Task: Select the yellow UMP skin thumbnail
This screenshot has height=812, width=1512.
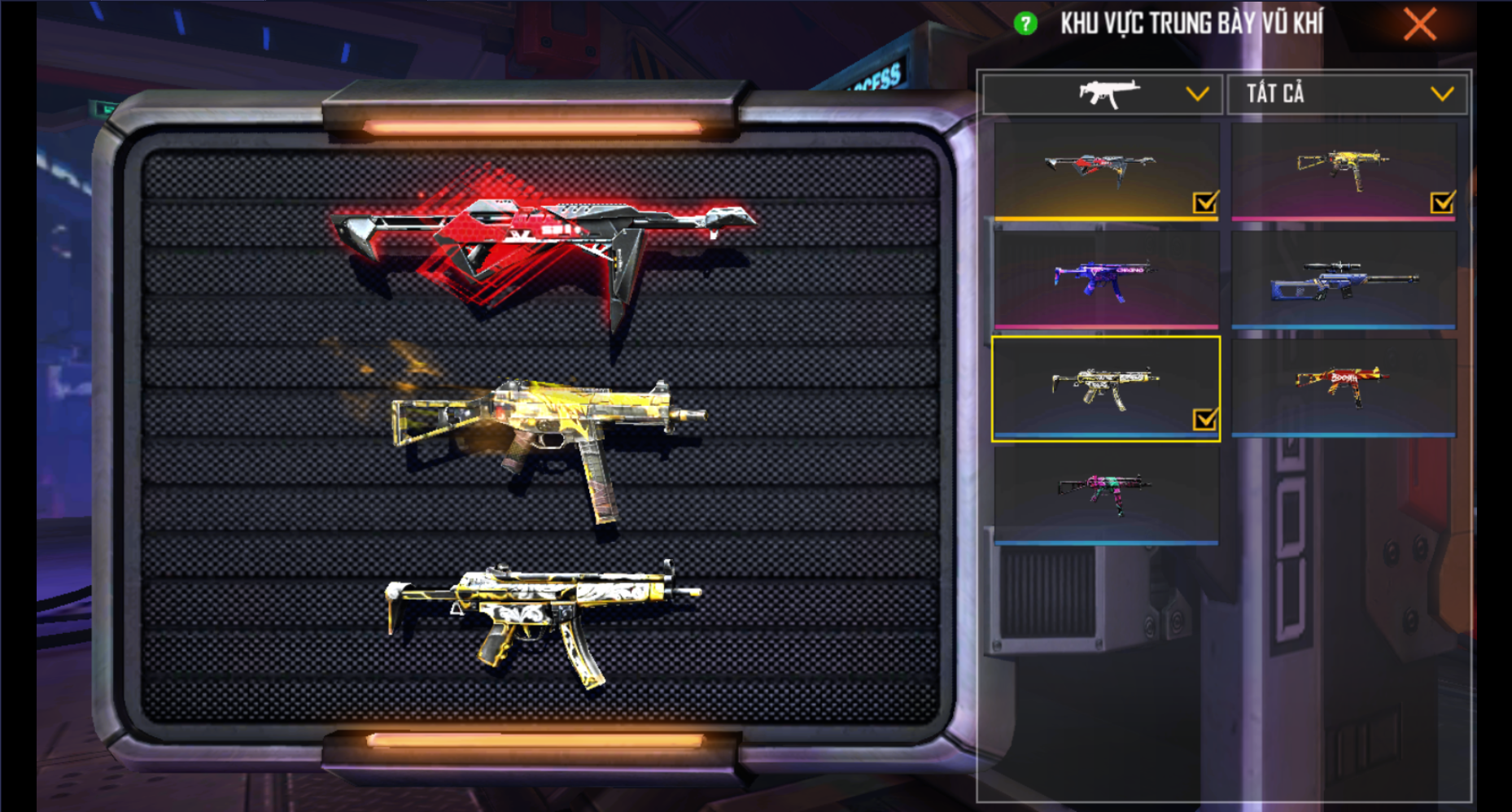Action: click(1343, 171)
